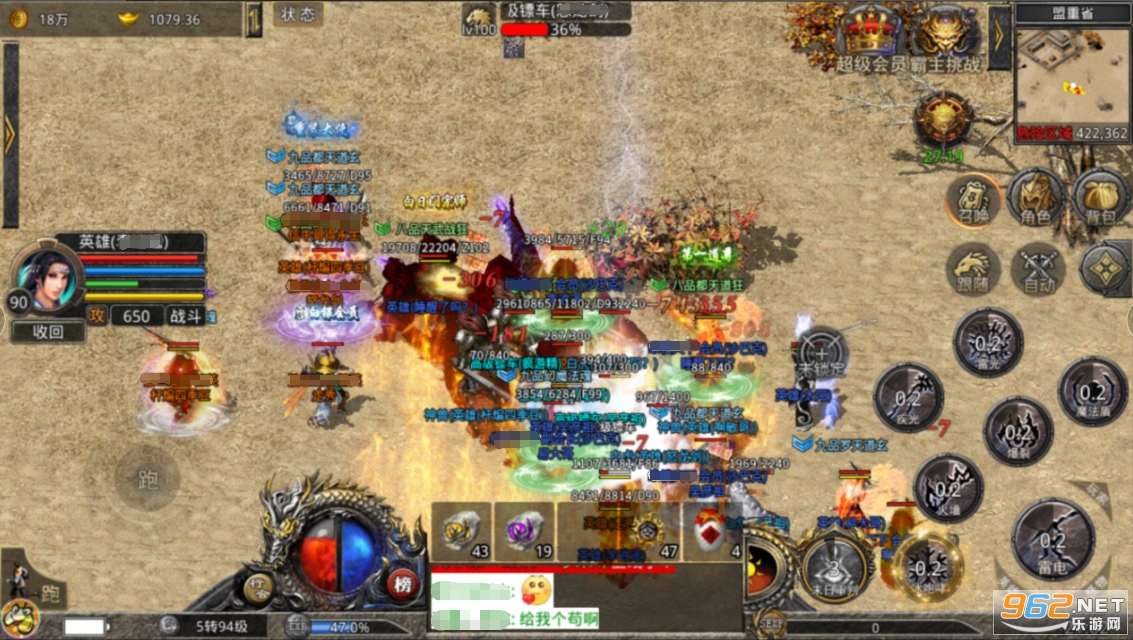The width and height of the screenshot is (1133, 640).
Task: Click the 收回 recall hero button
Action: [x=48, y=332]
